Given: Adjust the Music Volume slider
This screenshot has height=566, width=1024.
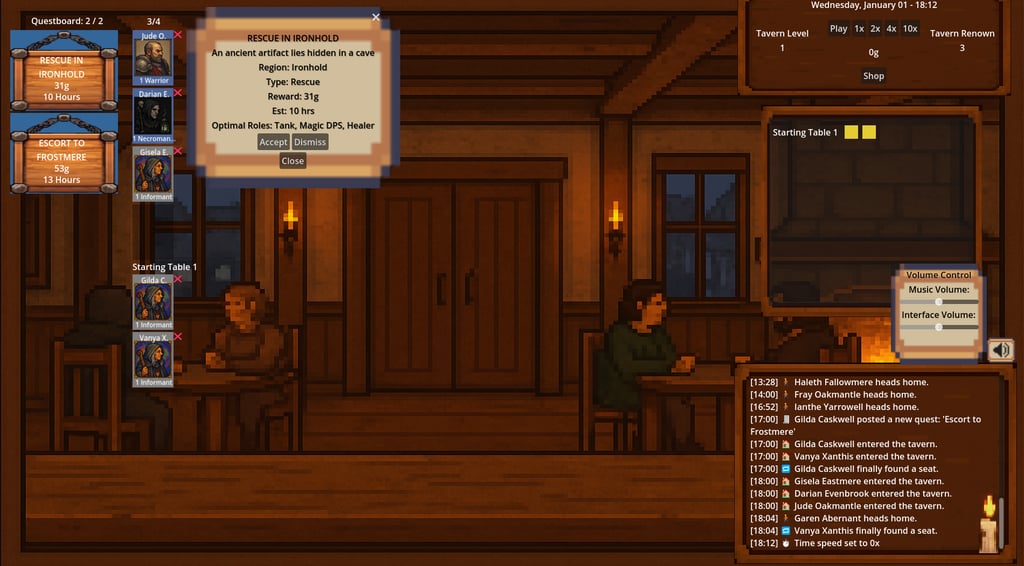Looking at the screenshot, I should (938, 301).
